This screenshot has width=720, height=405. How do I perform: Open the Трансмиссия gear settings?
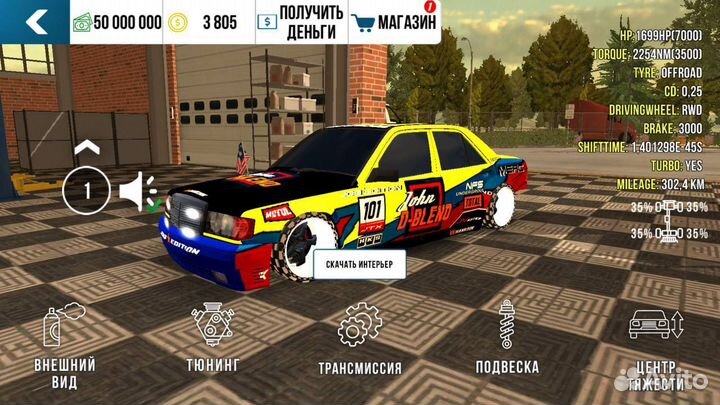360,341
